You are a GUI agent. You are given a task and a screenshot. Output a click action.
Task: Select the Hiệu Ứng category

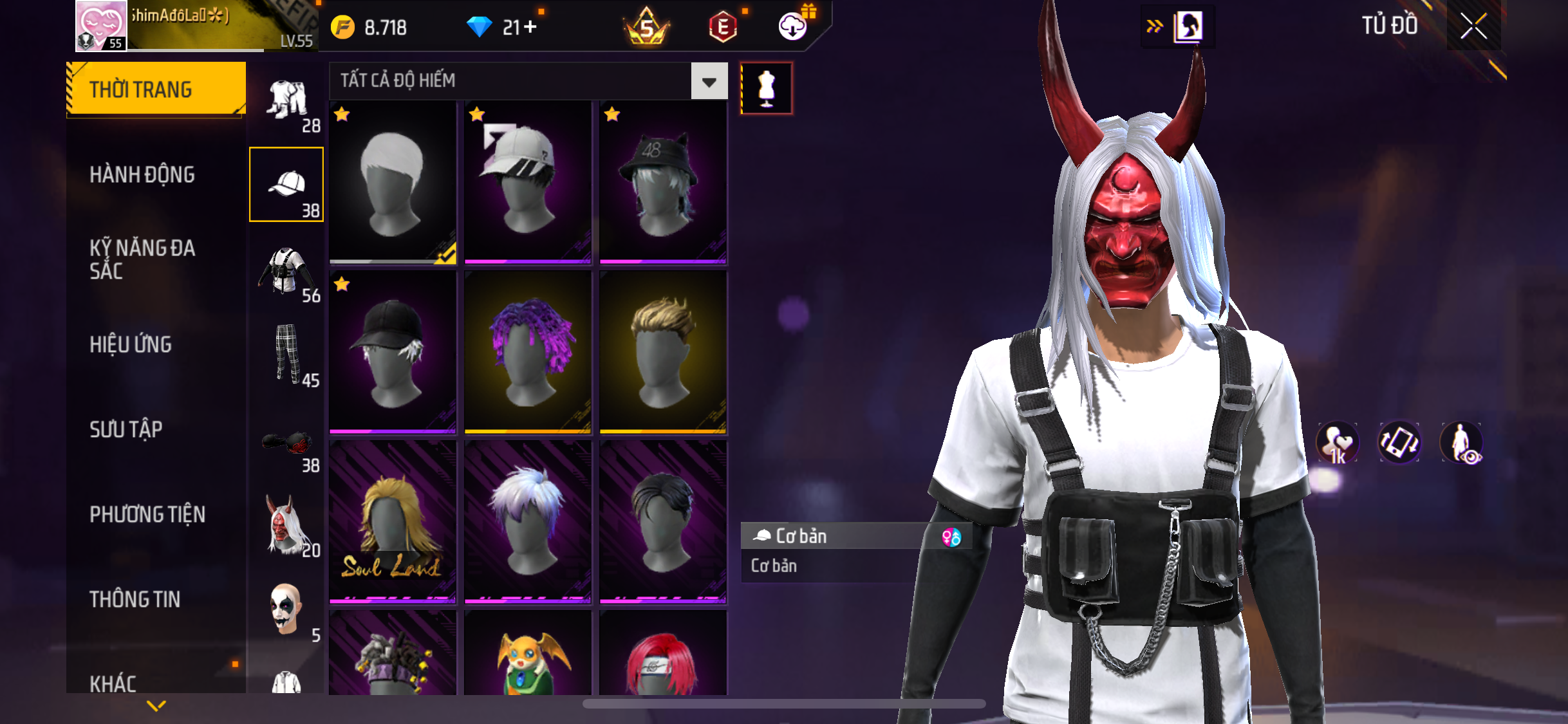pos(131,344)
